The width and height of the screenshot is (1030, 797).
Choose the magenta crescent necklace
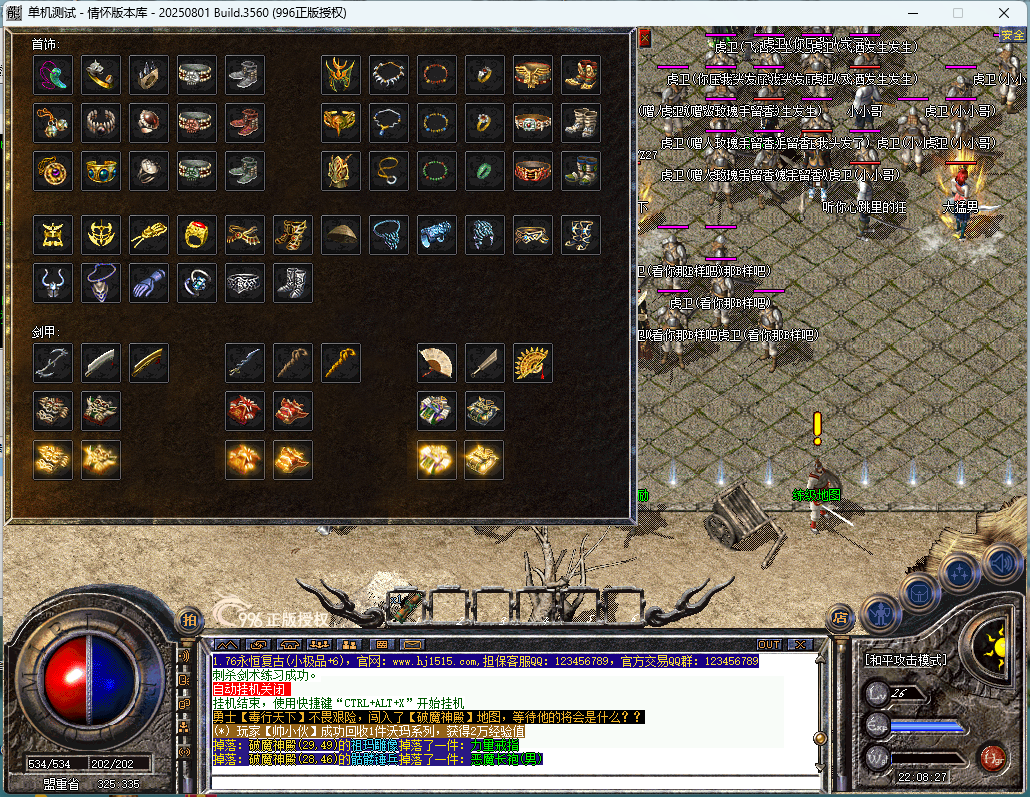(x=53, y=75)
